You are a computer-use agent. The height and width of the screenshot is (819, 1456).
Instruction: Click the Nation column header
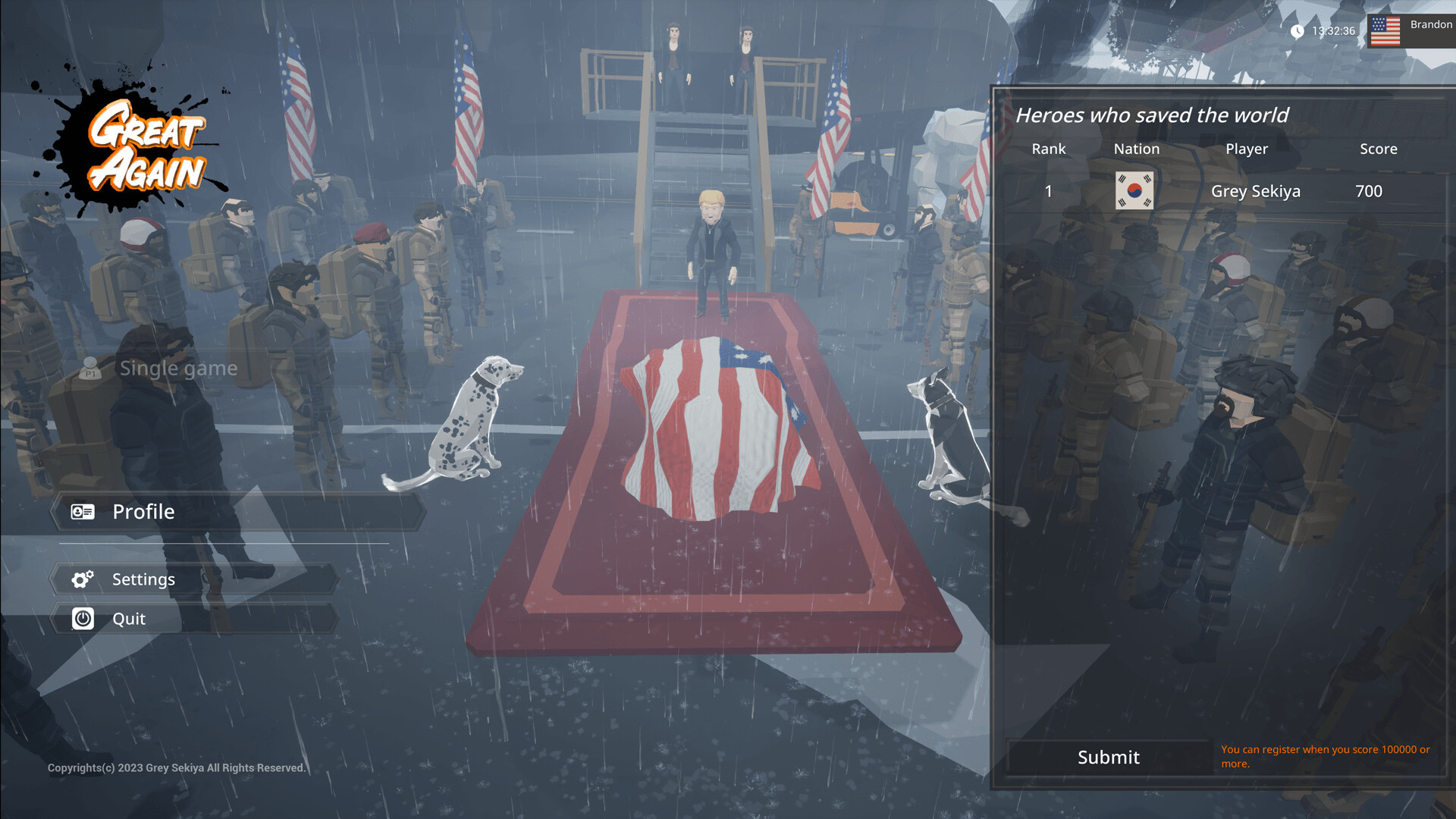tap(1136, 149)
